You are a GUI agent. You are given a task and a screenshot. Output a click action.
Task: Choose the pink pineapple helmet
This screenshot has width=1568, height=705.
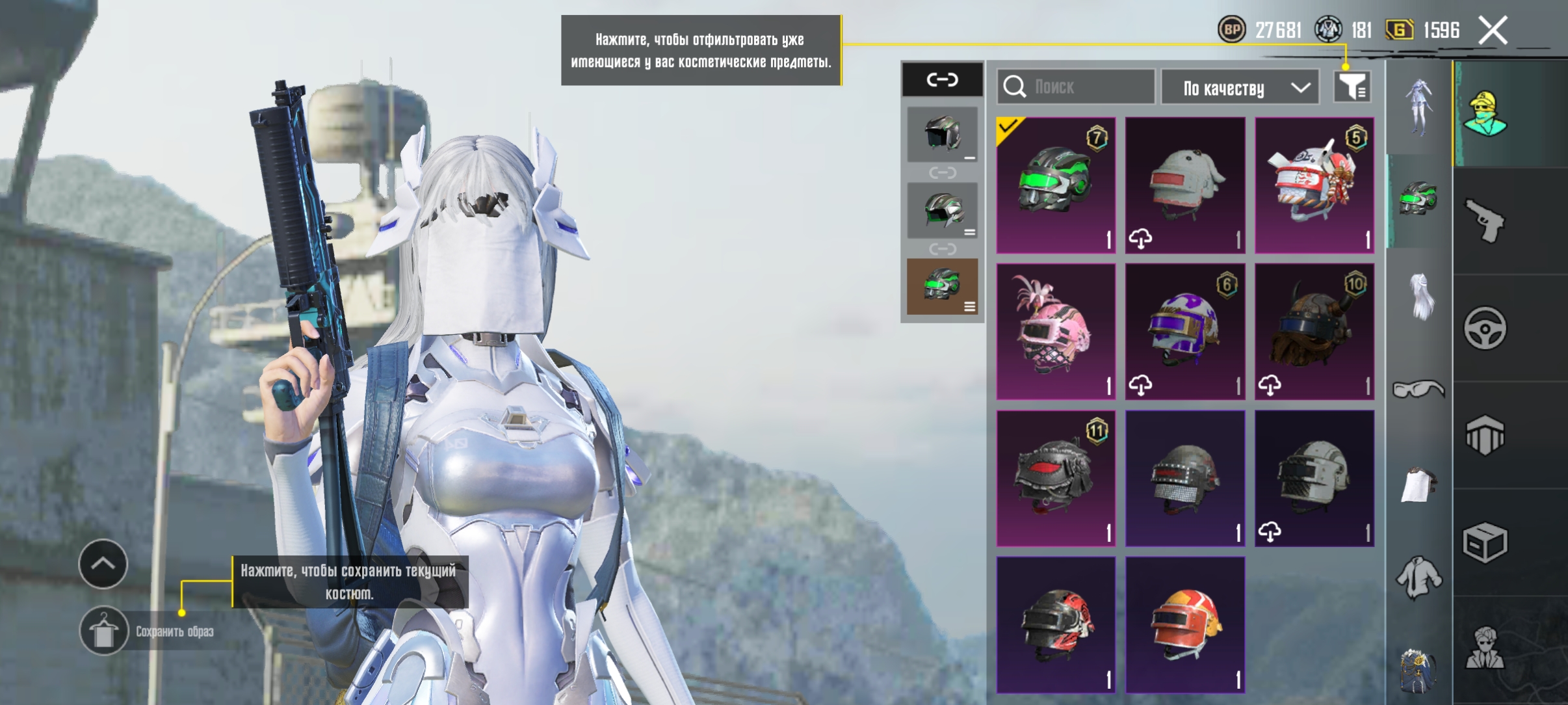point(1056,332)
